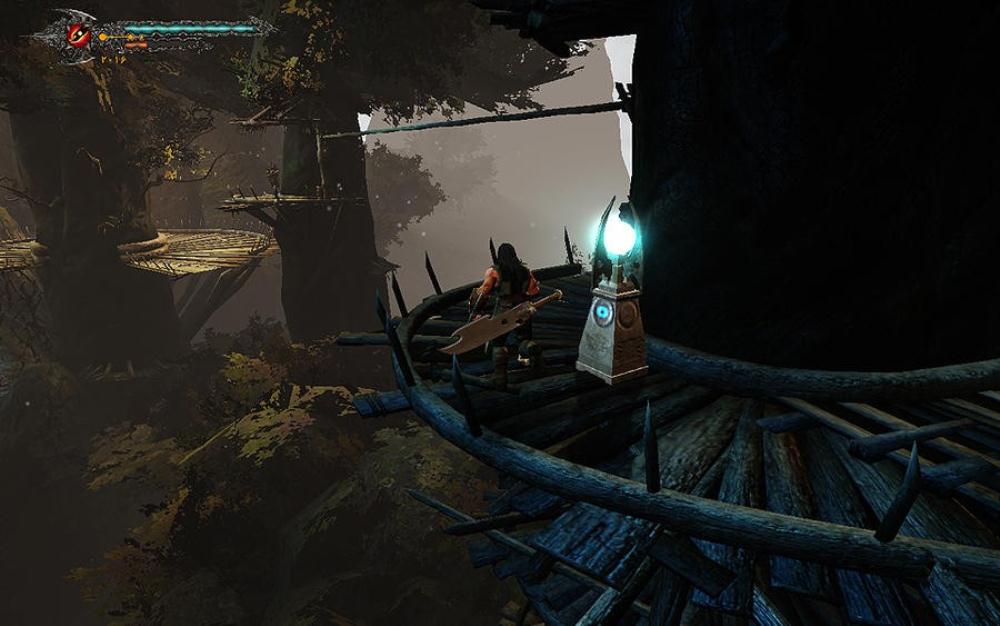Viewport: 1000px width, 626px height.
Task: Click the red eye emblem on the HUD
Action: pos(78,35)
